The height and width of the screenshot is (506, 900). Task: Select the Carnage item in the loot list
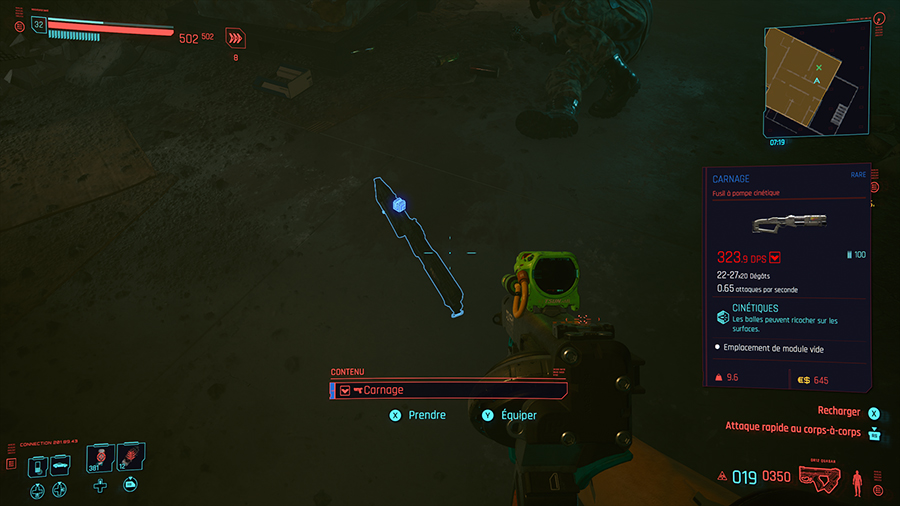click(x=448, y=390)
